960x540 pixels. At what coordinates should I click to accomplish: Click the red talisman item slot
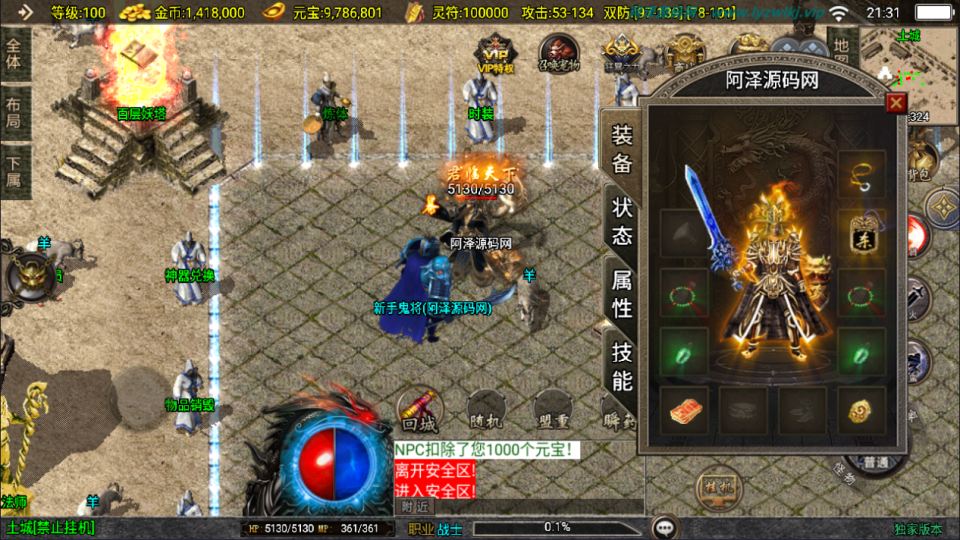(684, 410)
